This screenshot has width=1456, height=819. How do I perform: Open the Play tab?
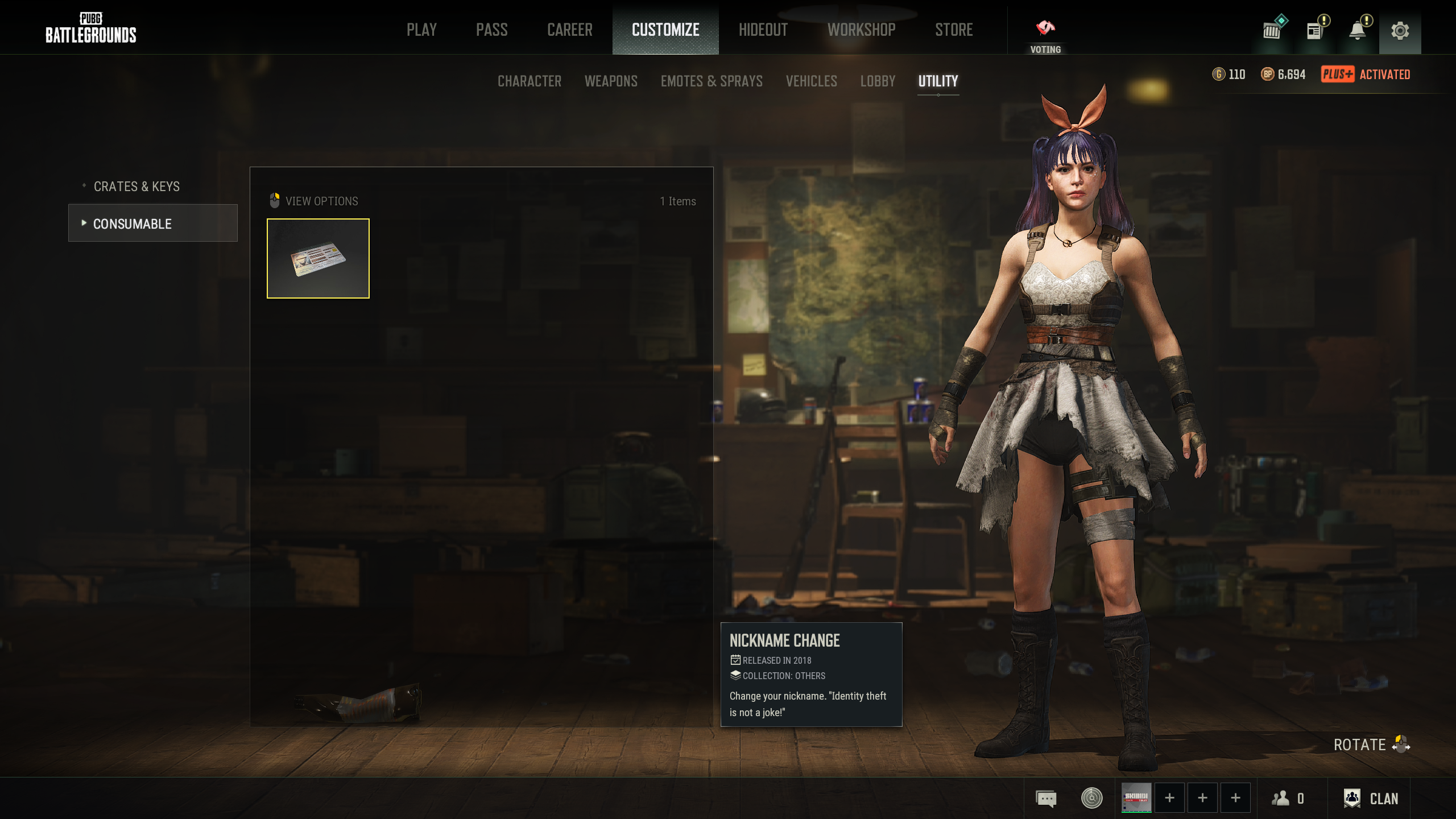[x=421, y=30]
